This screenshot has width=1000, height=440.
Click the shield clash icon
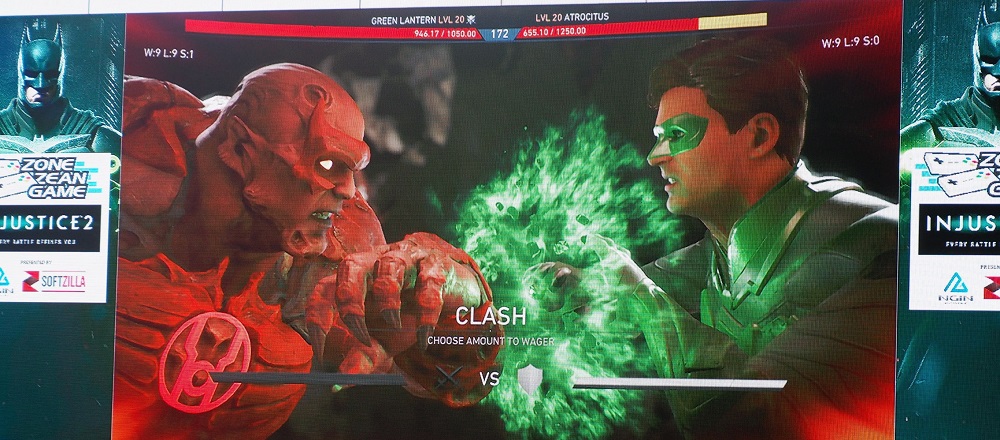click(x=529, y=379)
